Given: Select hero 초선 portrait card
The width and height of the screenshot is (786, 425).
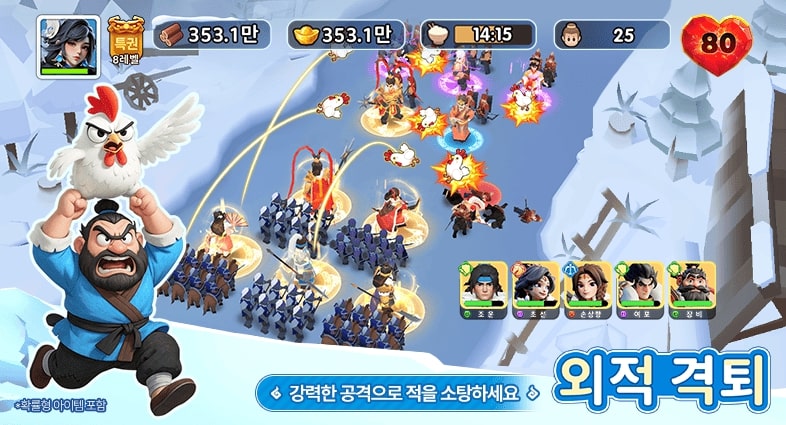Looking at the screenshot, I should pyautogui.click(x=536, y=288).
